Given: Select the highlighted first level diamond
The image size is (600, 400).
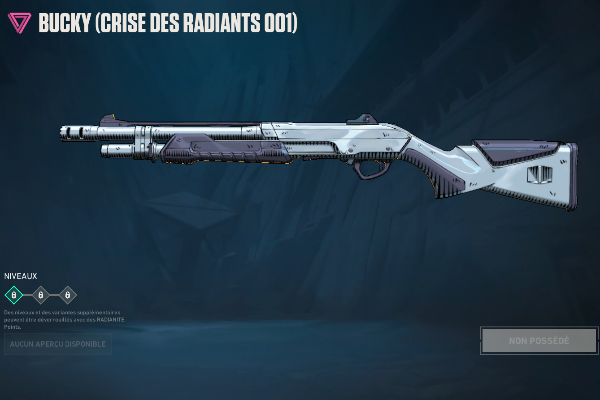Looking at the screenshot, I should 14,295.
